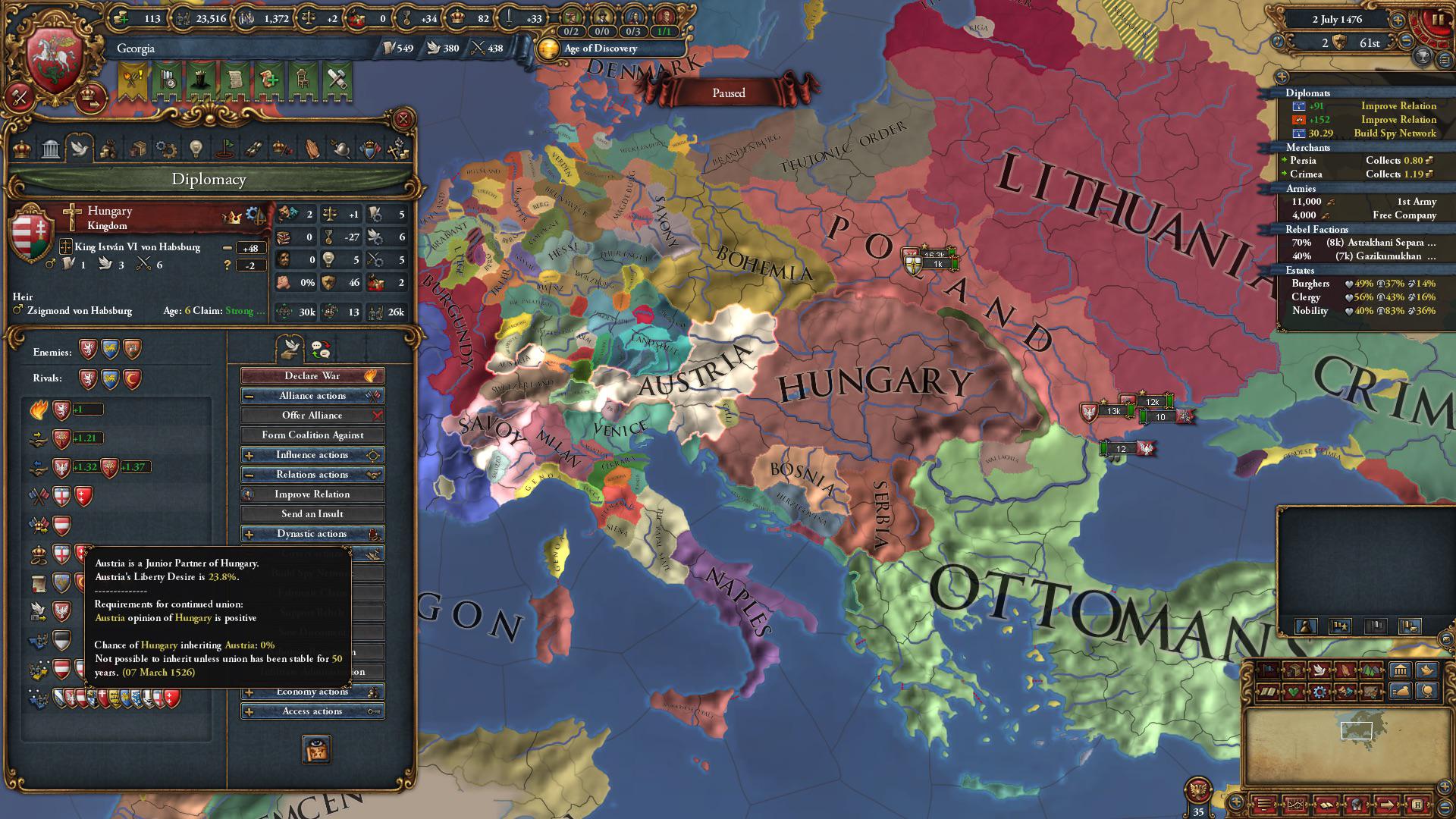The image size is (1456, 819).
Task: Select the Religion tab praying hands icon
Action: click(312, 149)
